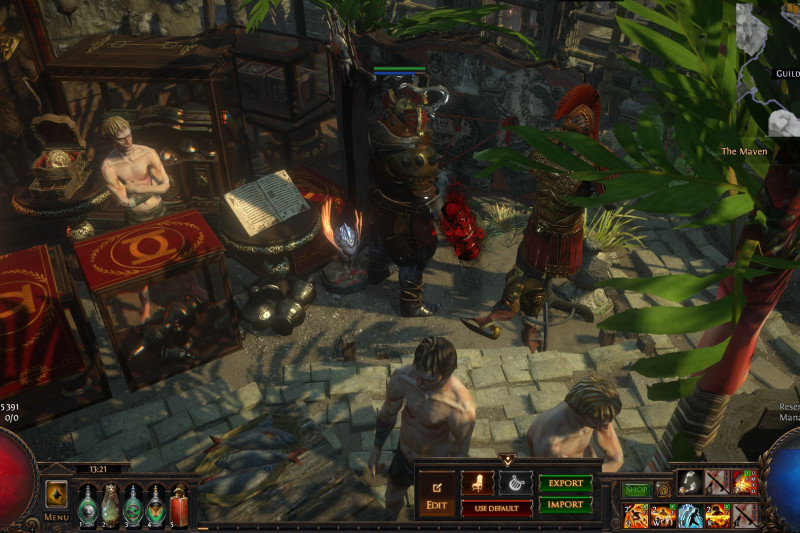800x533 pixels.
Task: Click the Export hideout button
Action: tap(566, 483)
